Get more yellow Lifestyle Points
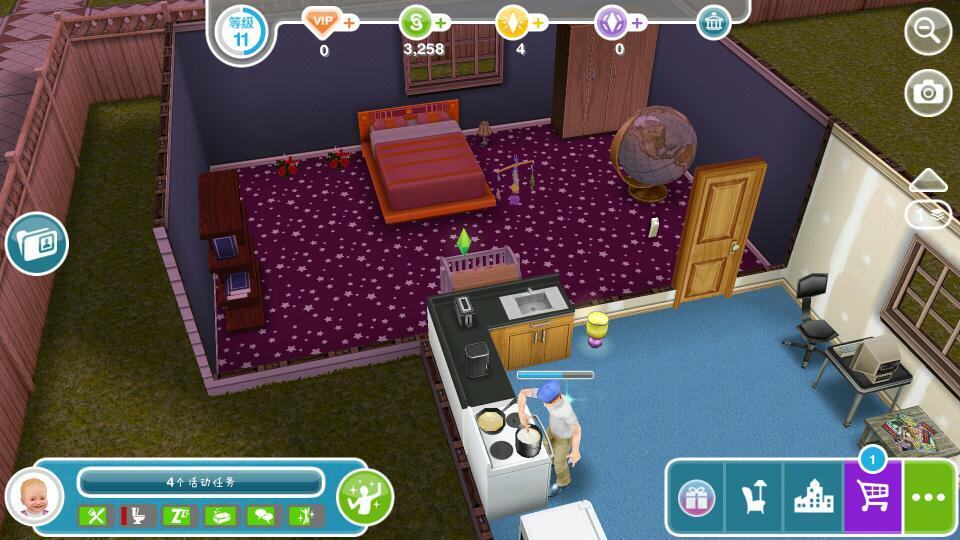This screenshot has height=540, width=960. click(513, 22)
